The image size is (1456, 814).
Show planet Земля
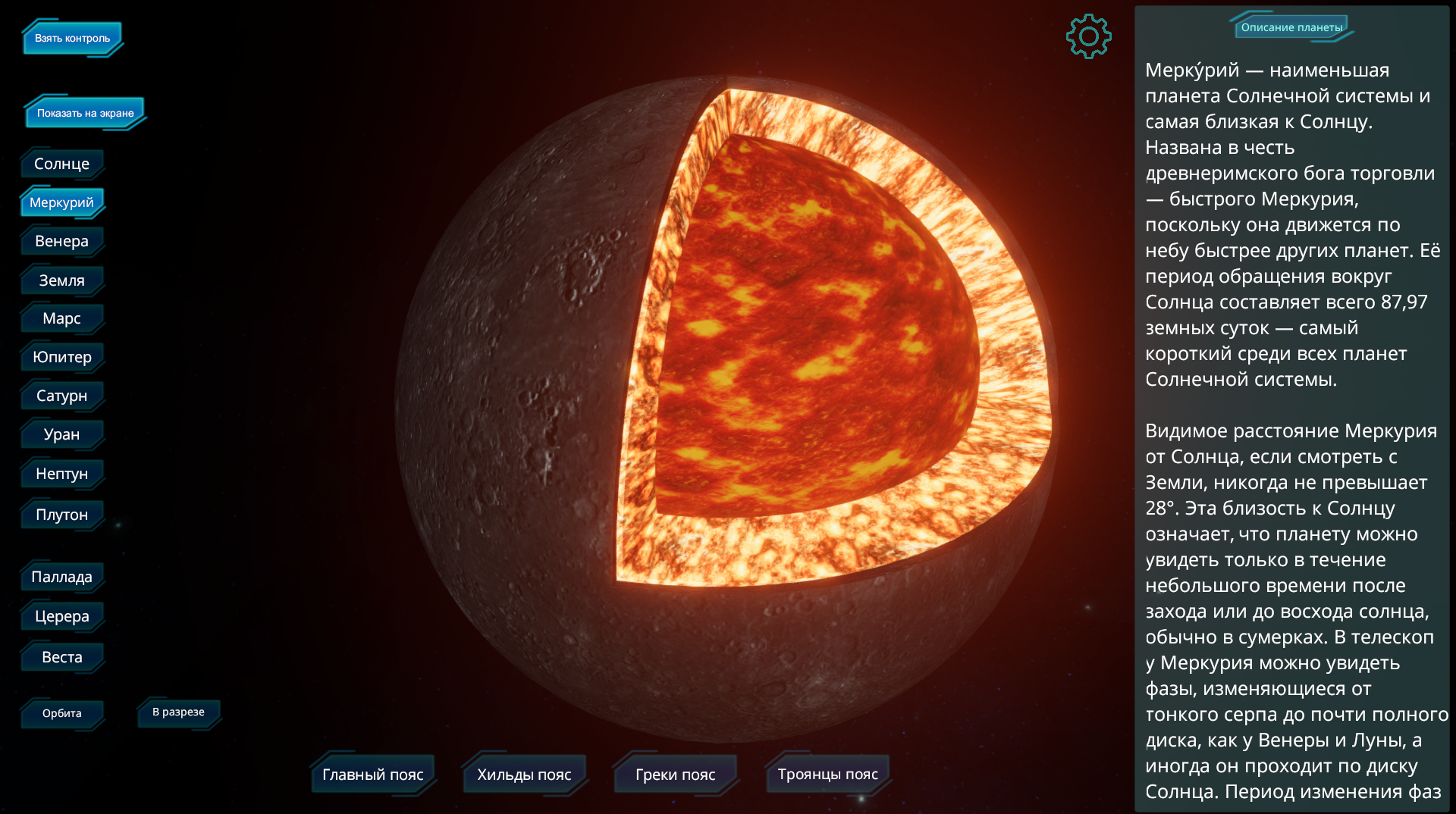61,280
